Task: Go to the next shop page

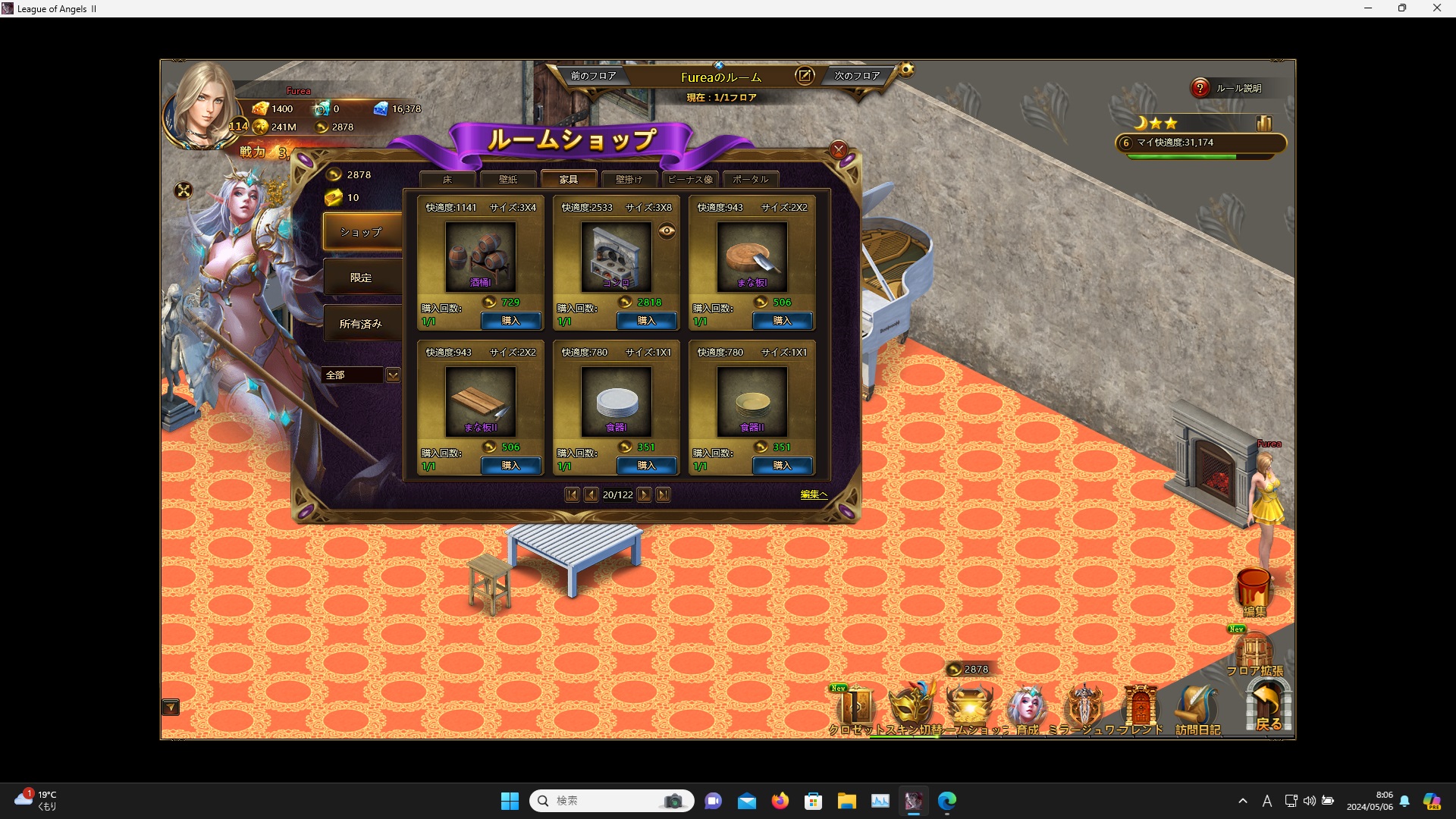Action: click(x=644, y=495)
